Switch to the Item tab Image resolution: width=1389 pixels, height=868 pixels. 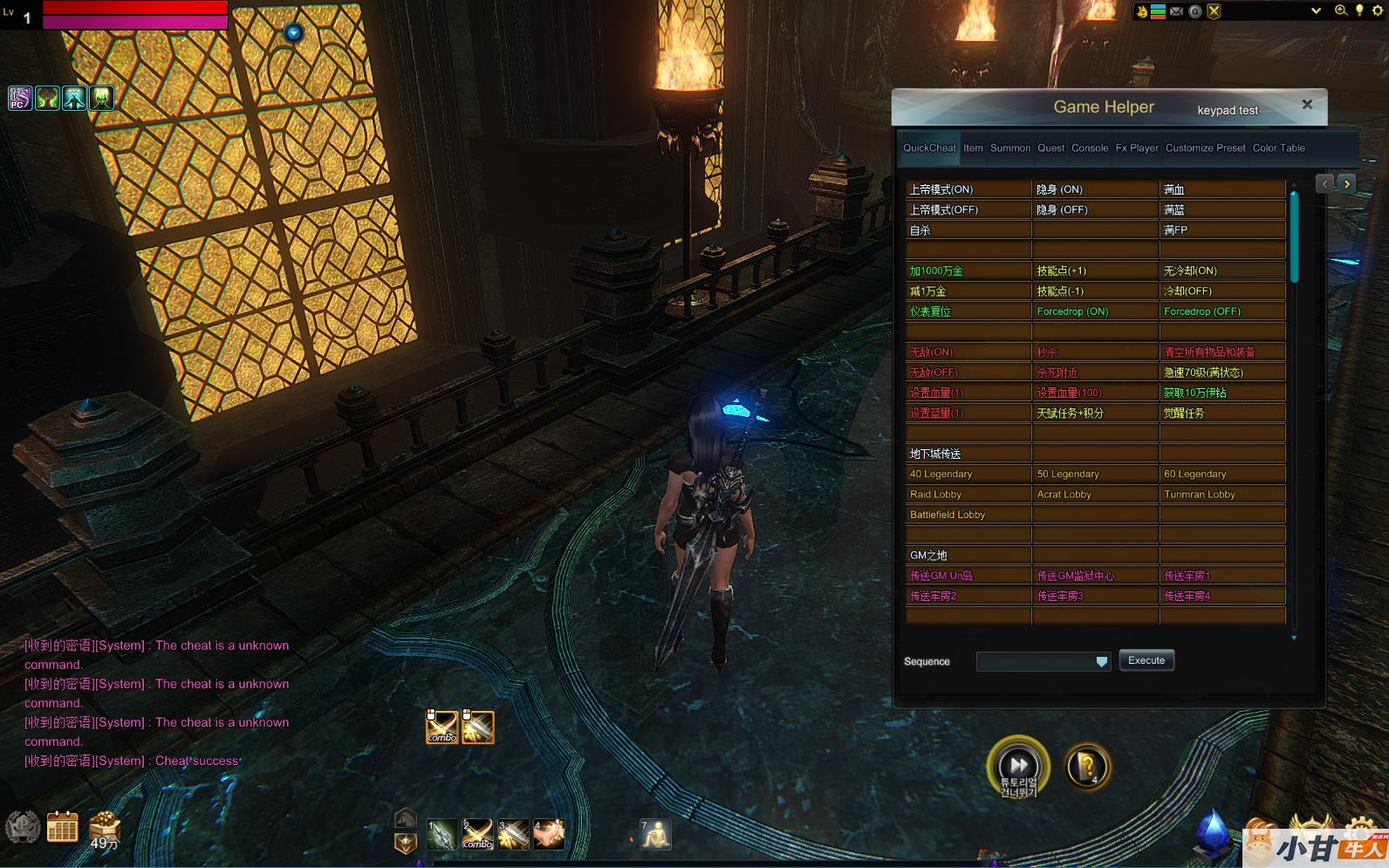973,148
